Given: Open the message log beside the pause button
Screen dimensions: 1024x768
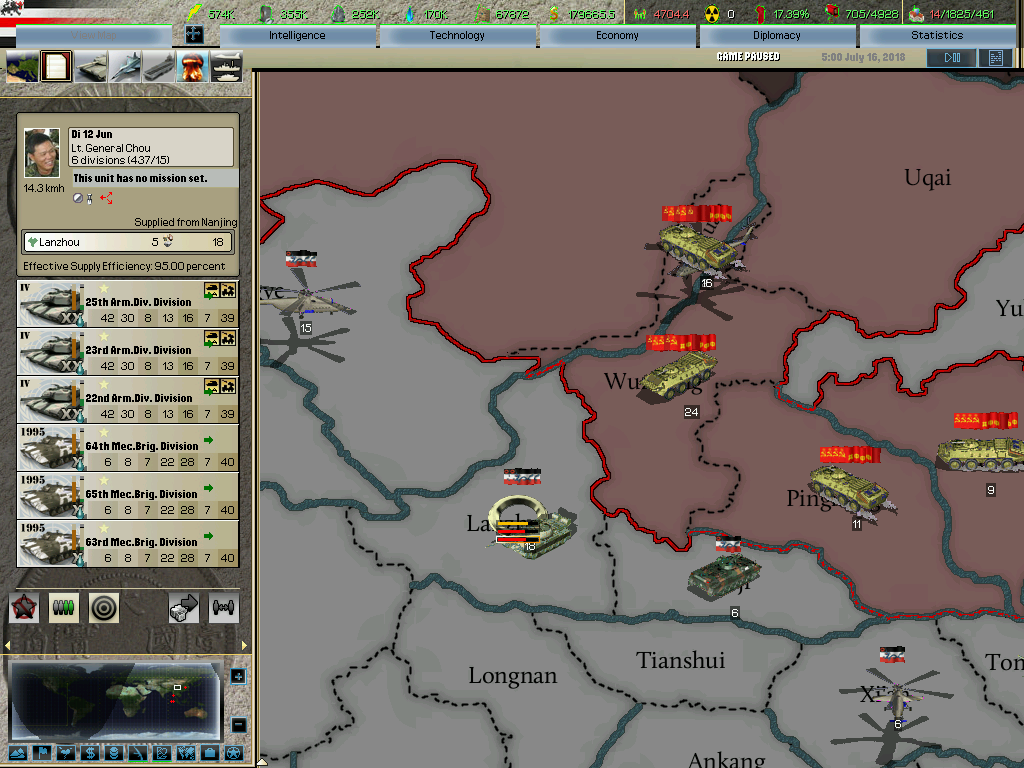Looking at the screenshot, I should (995, 58).
